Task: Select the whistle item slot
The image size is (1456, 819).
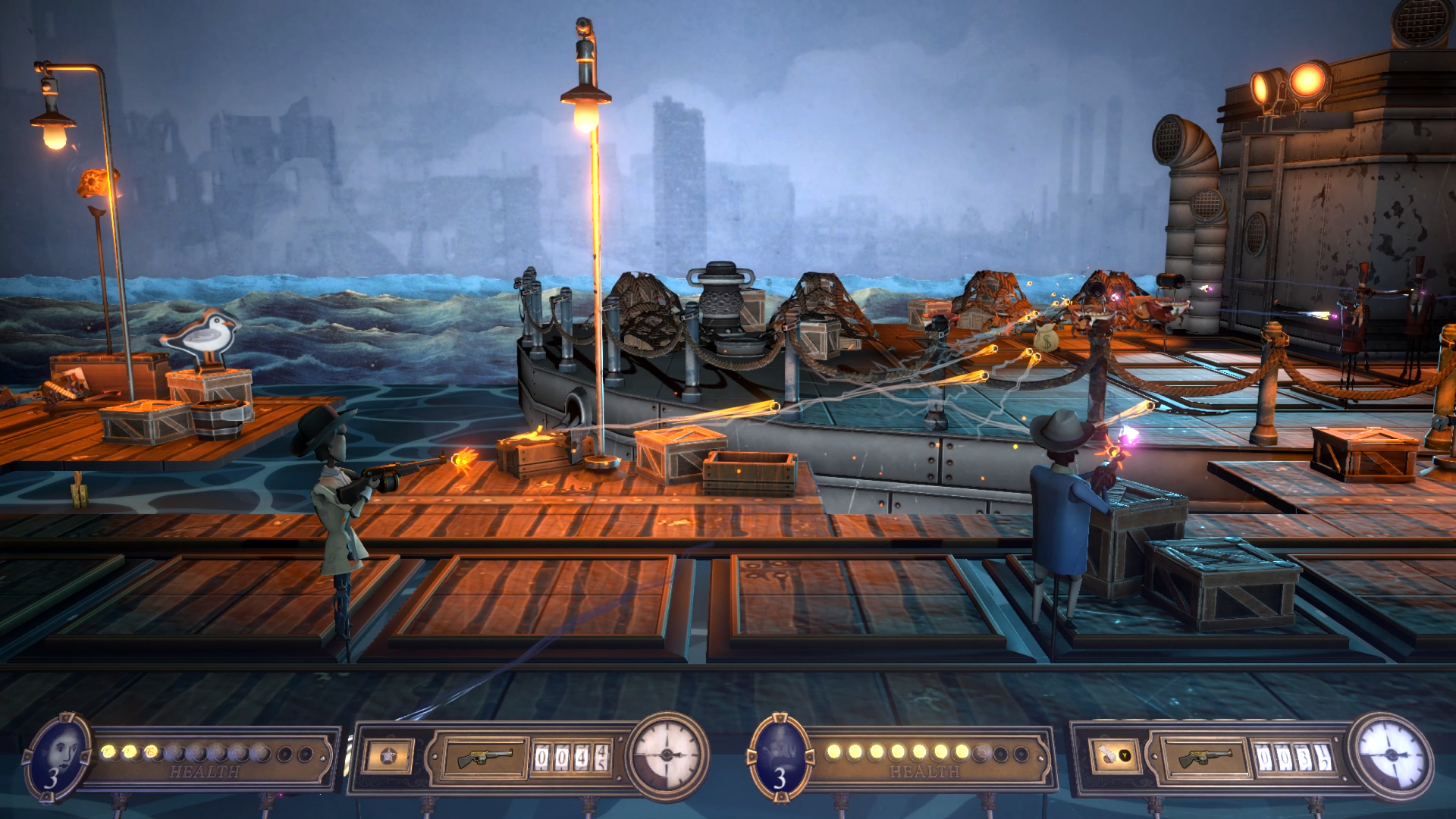Action: point(1114,755)
